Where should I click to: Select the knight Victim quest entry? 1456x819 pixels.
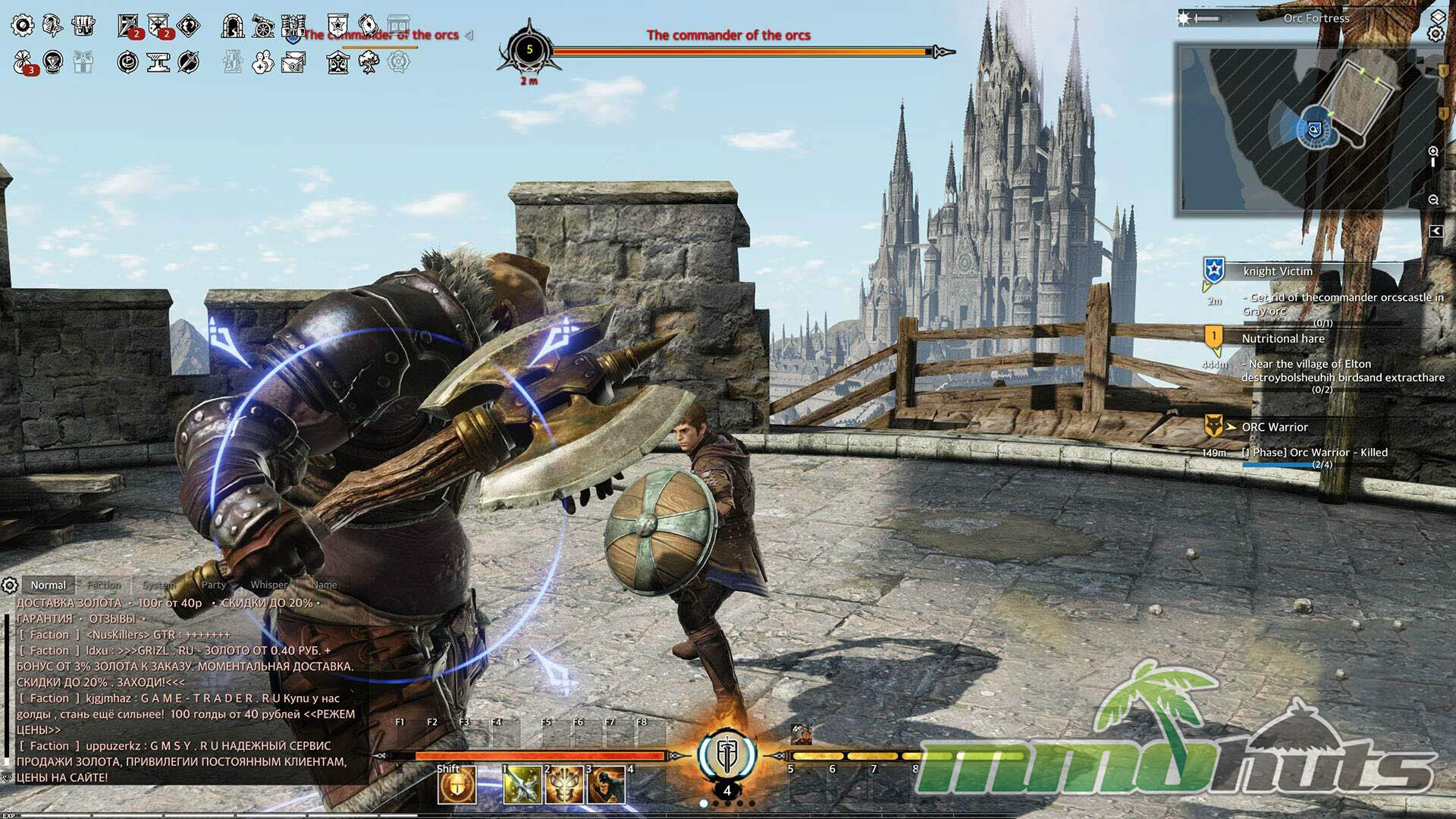click(x=1278, y=271)
